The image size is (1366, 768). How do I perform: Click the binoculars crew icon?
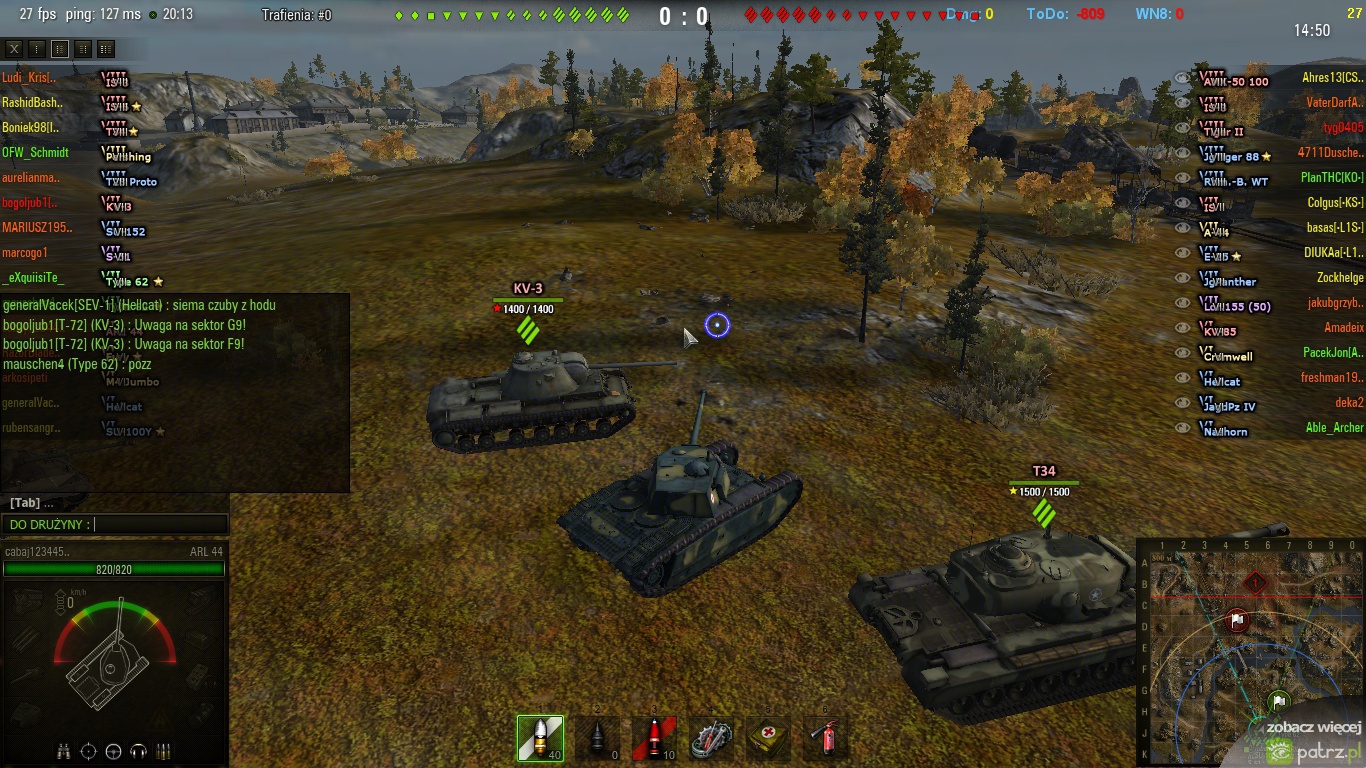tap(63, 751)
